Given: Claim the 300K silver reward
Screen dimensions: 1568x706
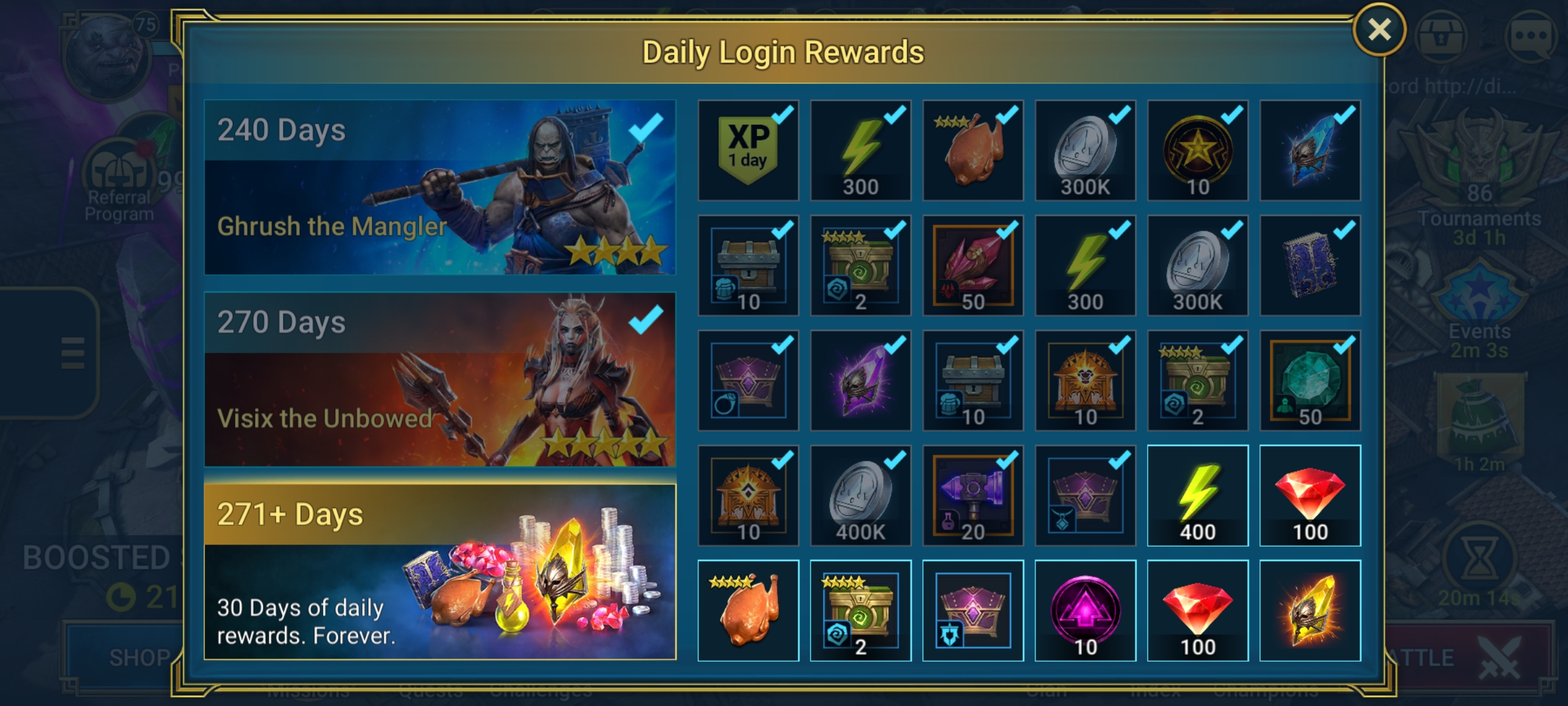Looking at the screenshot, I should (x=1085, y=149).
